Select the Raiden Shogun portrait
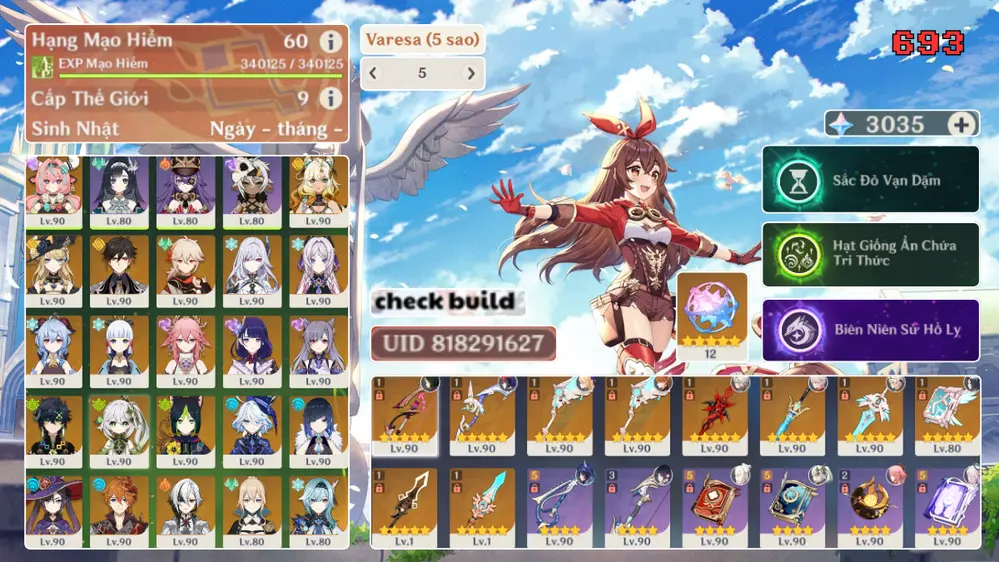 point(254,345)
